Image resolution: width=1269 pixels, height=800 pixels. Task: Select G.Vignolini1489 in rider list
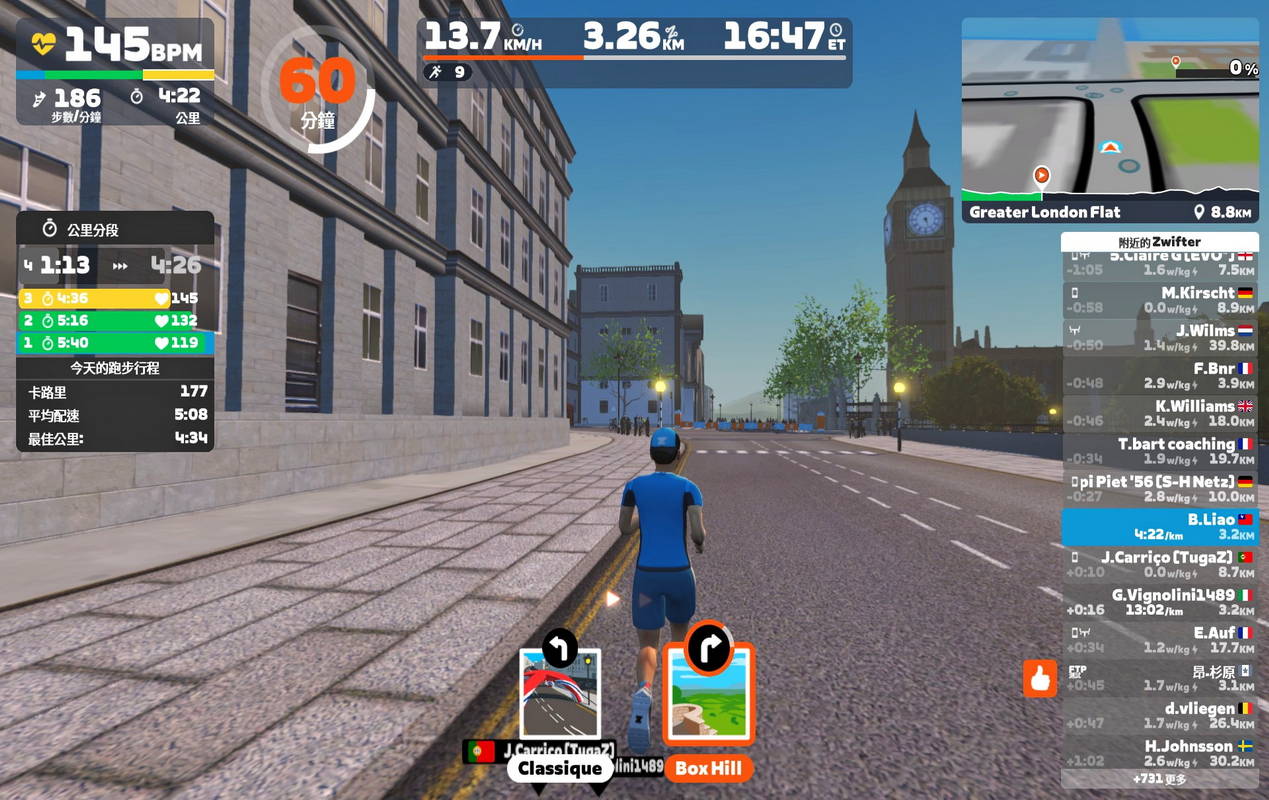pos(1159,602)
